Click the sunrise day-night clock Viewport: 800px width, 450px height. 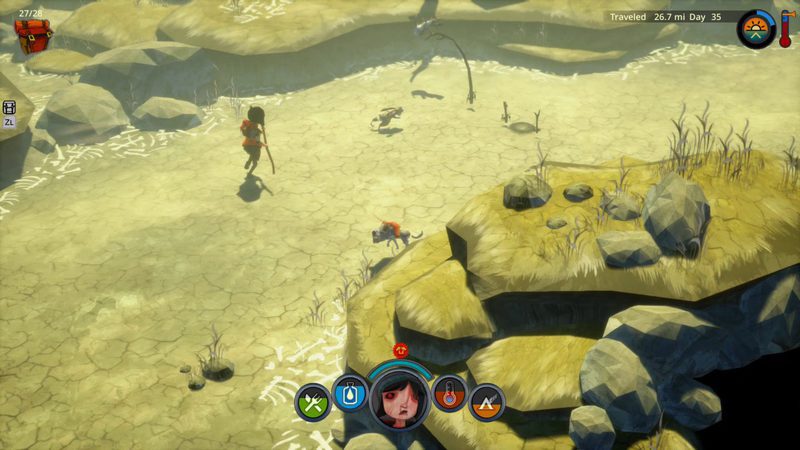click(756, 29)
